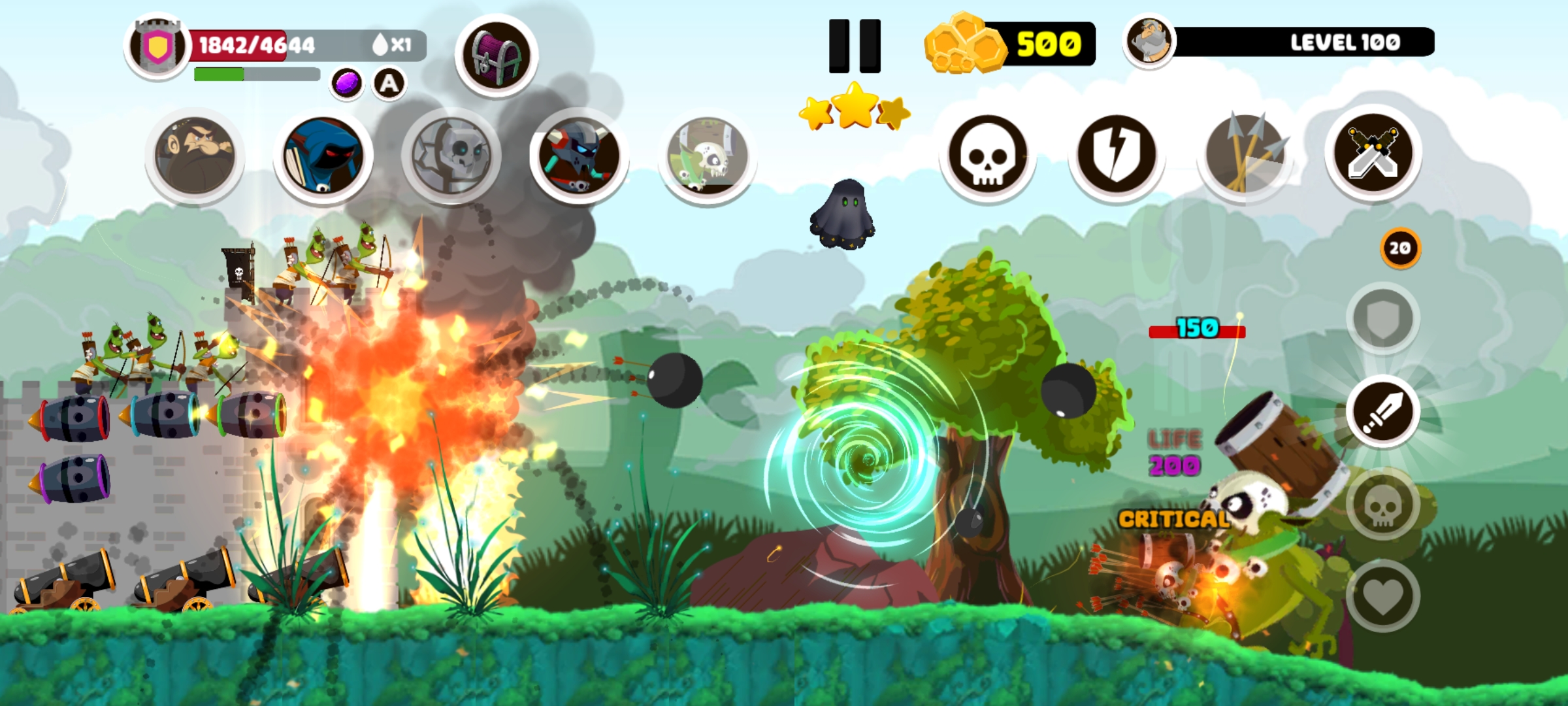Pause the game
Image resolution: width=1568 pixels, height=706 pixels.
coord(855,46)
